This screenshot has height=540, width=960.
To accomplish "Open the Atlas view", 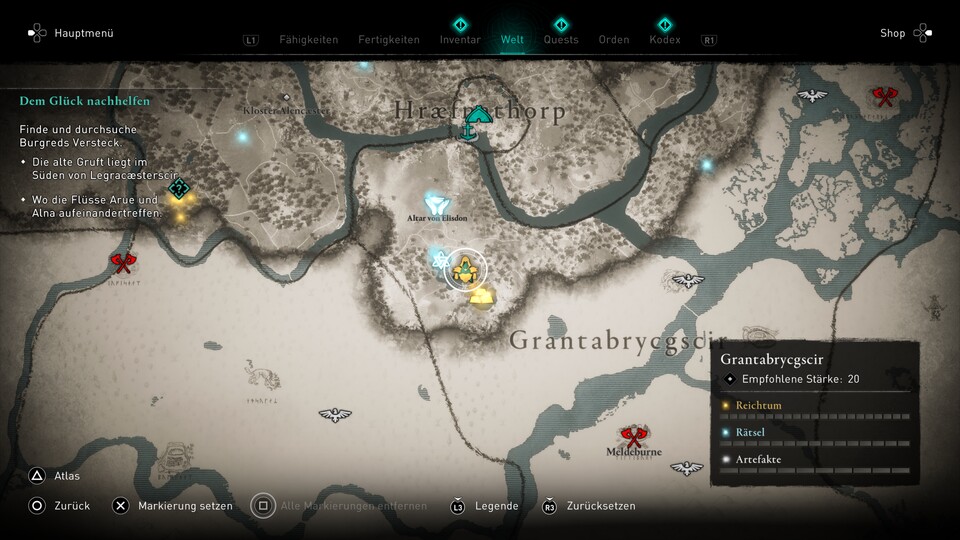I will [67, 476].
